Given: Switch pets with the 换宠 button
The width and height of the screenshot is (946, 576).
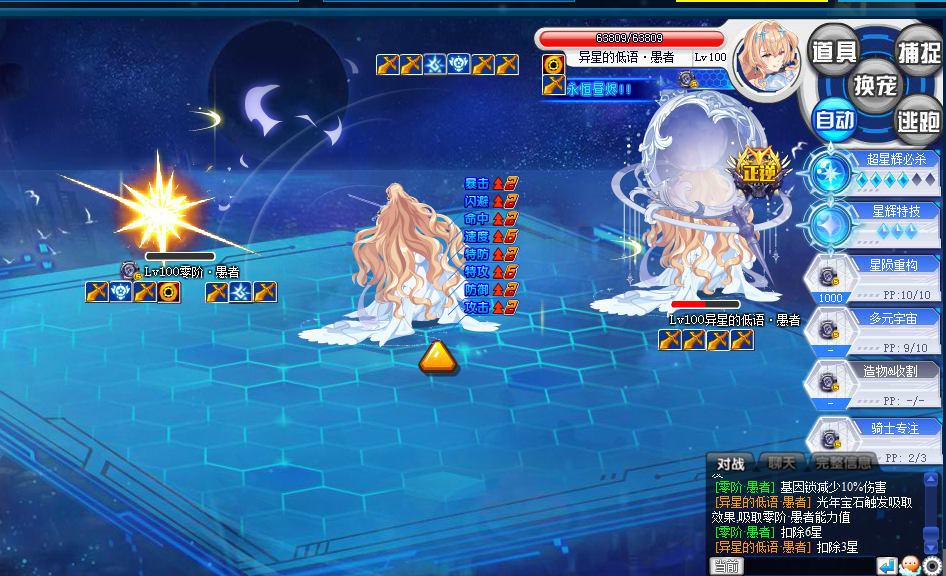Looking at the screenshot, I should (875, 85).
